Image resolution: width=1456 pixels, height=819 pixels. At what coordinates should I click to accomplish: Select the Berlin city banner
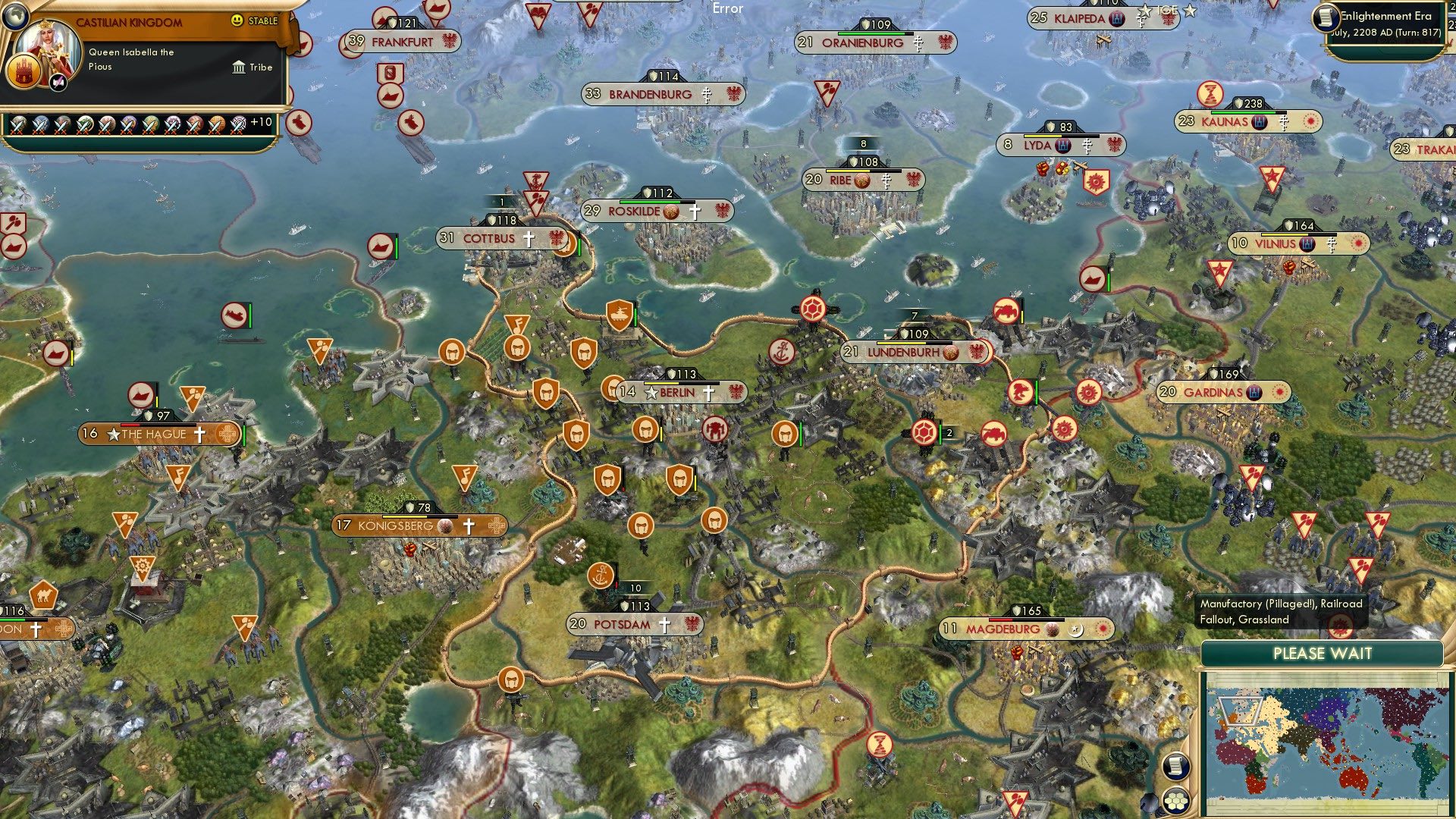[x=679, y=393]
